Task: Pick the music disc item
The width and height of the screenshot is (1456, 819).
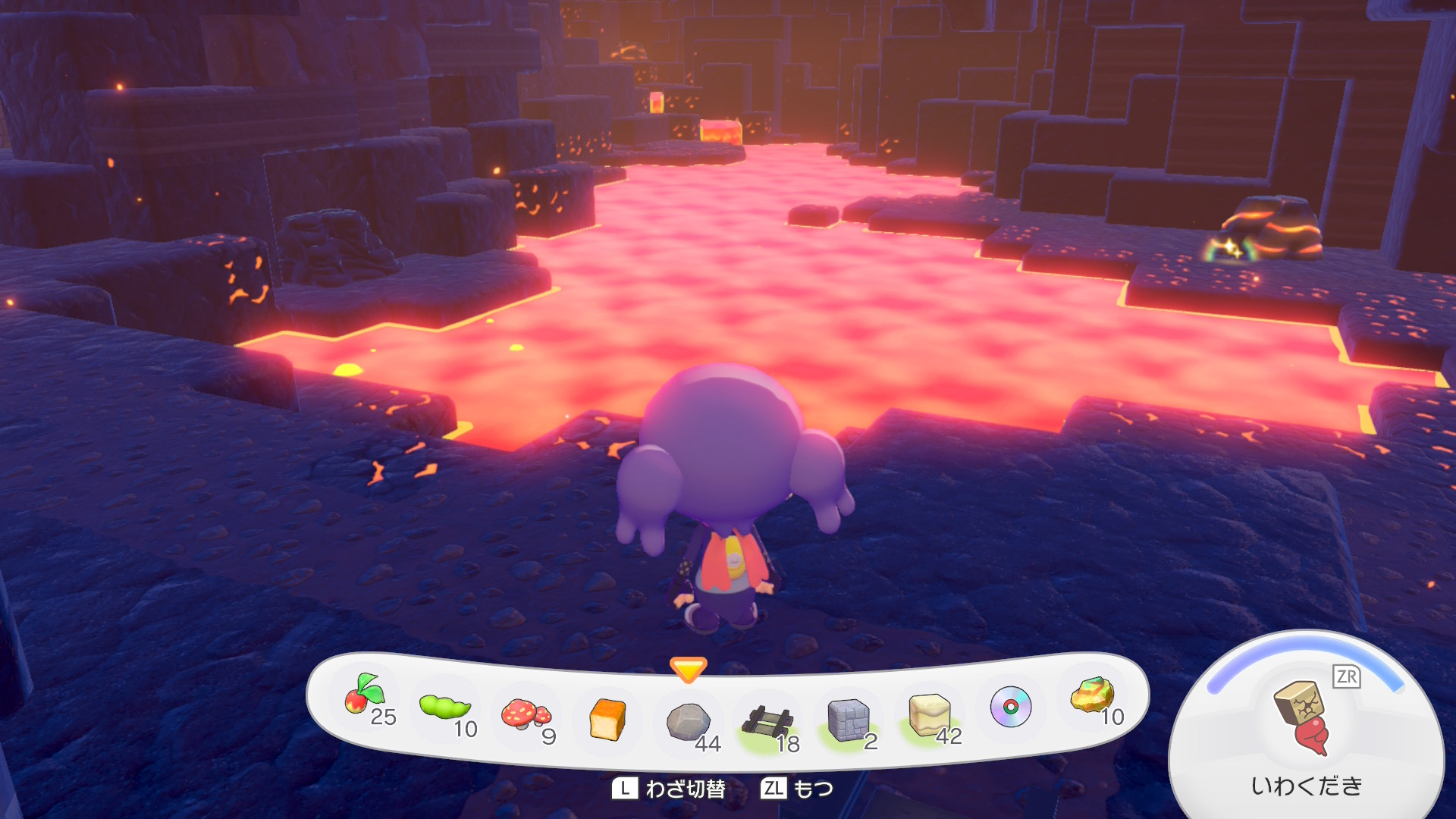Action: (x=1010, y=707)
